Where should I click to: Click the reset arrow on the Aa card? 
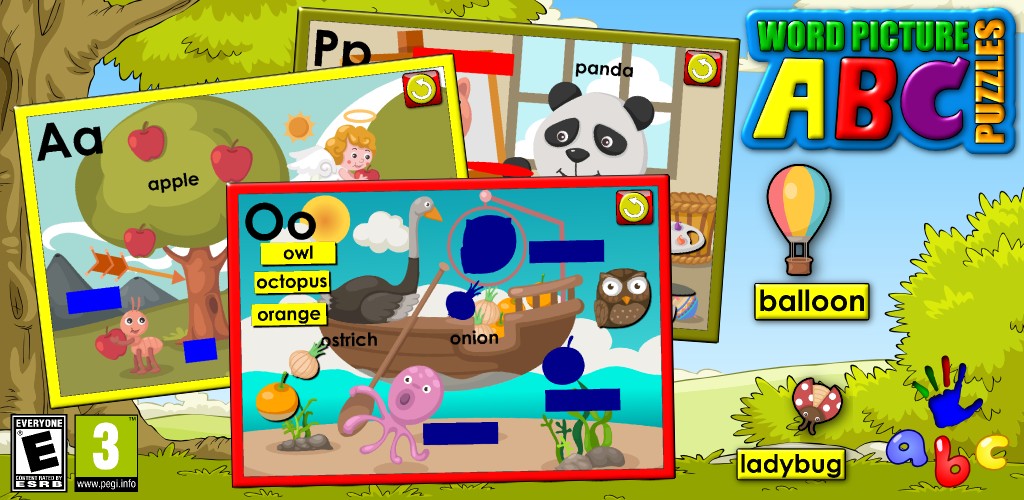pyautogui.click(x=420, y=90)
